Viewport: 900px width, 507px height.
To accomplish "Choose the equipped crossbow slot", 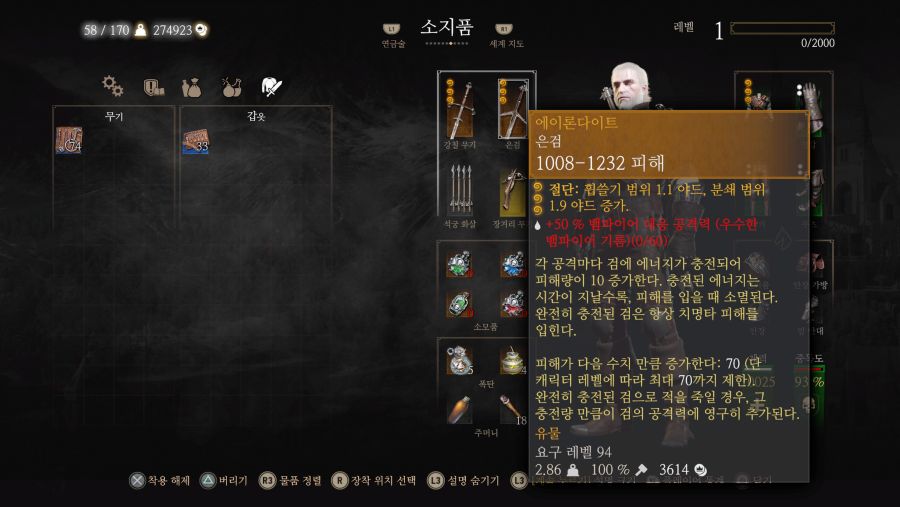I will pos(512,190).
